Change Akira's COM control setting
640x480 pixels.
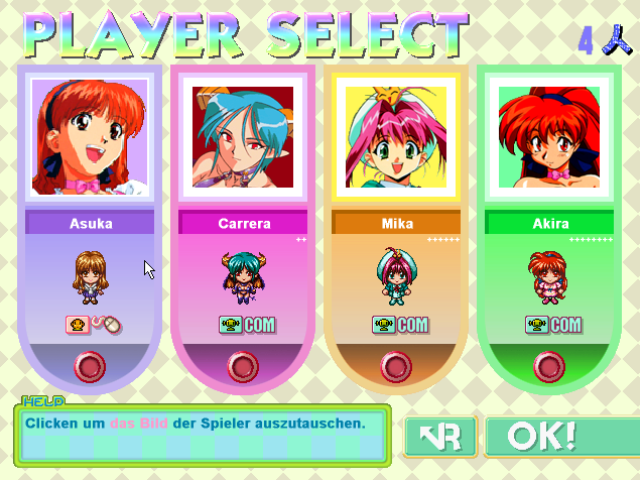pos(552,325)
